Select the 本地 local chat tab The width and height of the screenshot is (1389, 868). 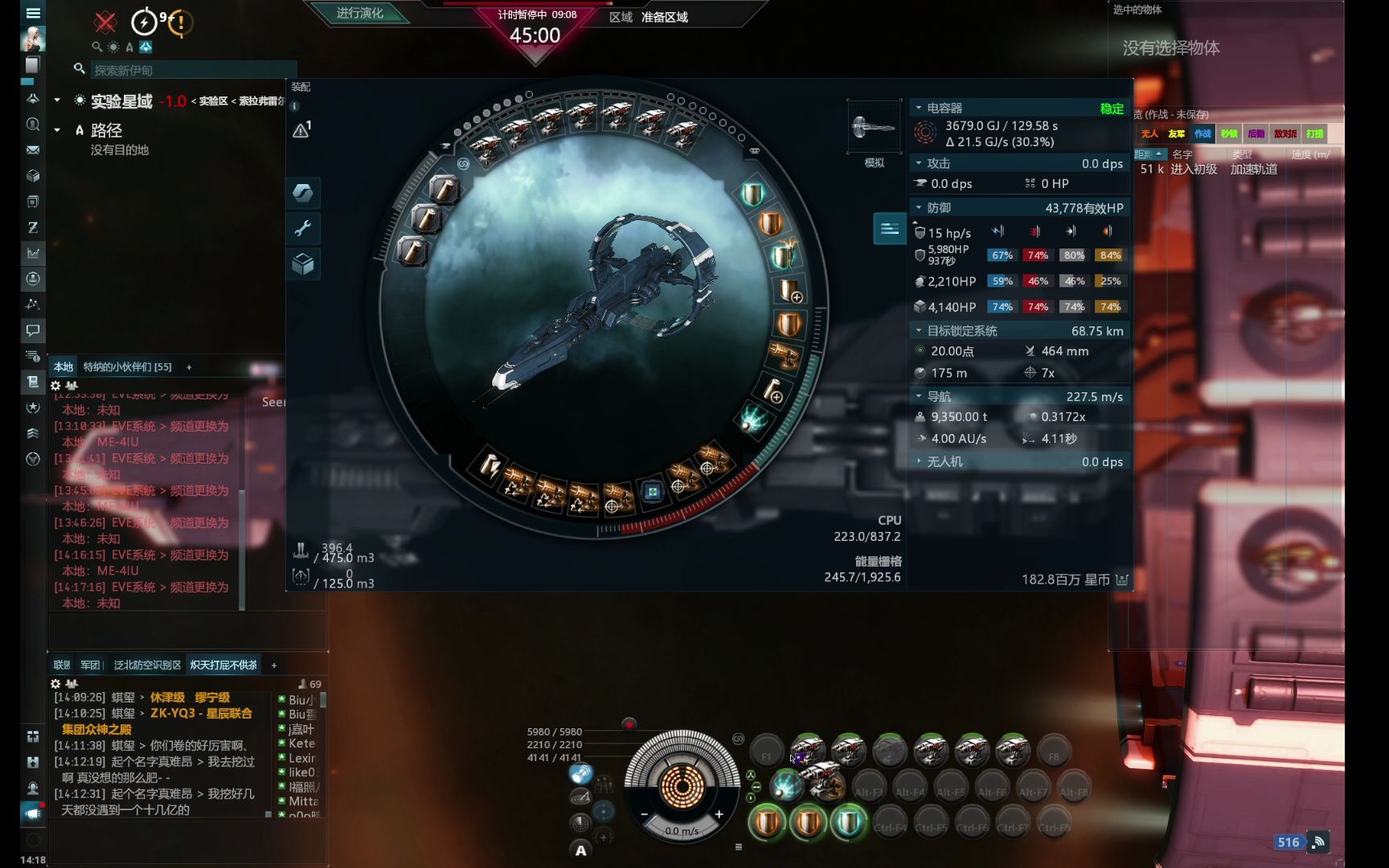(x=64, y=367)
